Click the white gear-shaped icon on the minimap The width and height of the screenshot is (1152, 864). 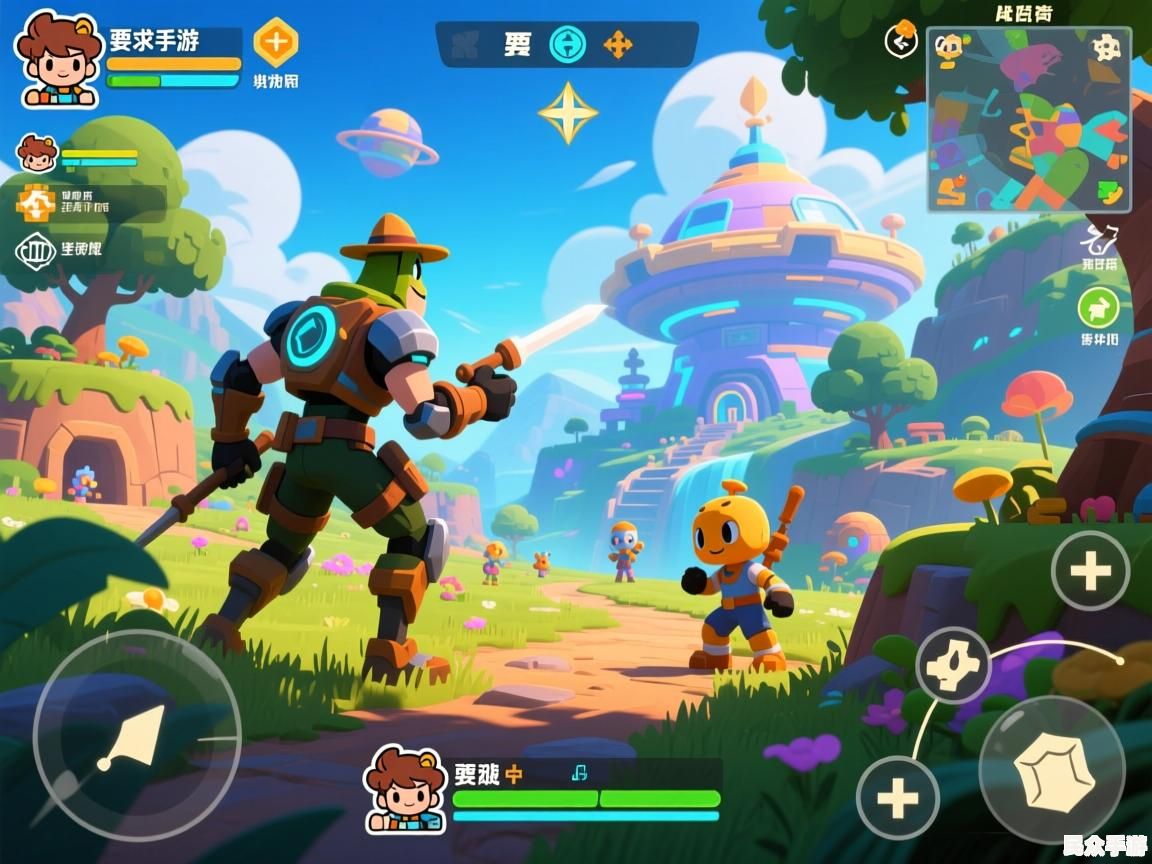1105,47
